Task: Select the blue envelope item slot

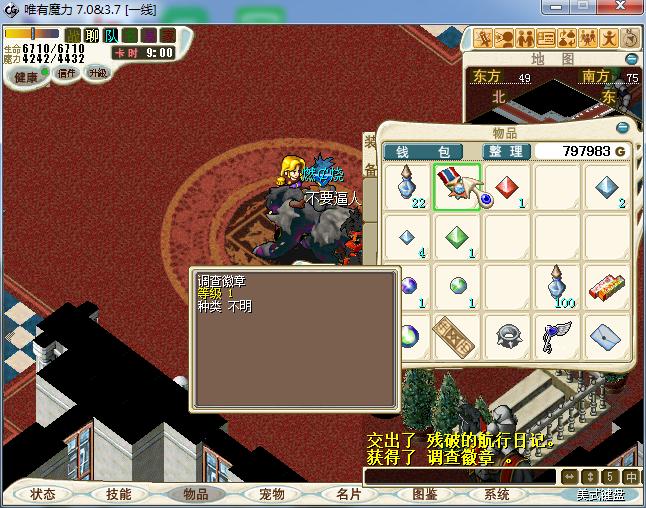Action: (x=607, y=336)
